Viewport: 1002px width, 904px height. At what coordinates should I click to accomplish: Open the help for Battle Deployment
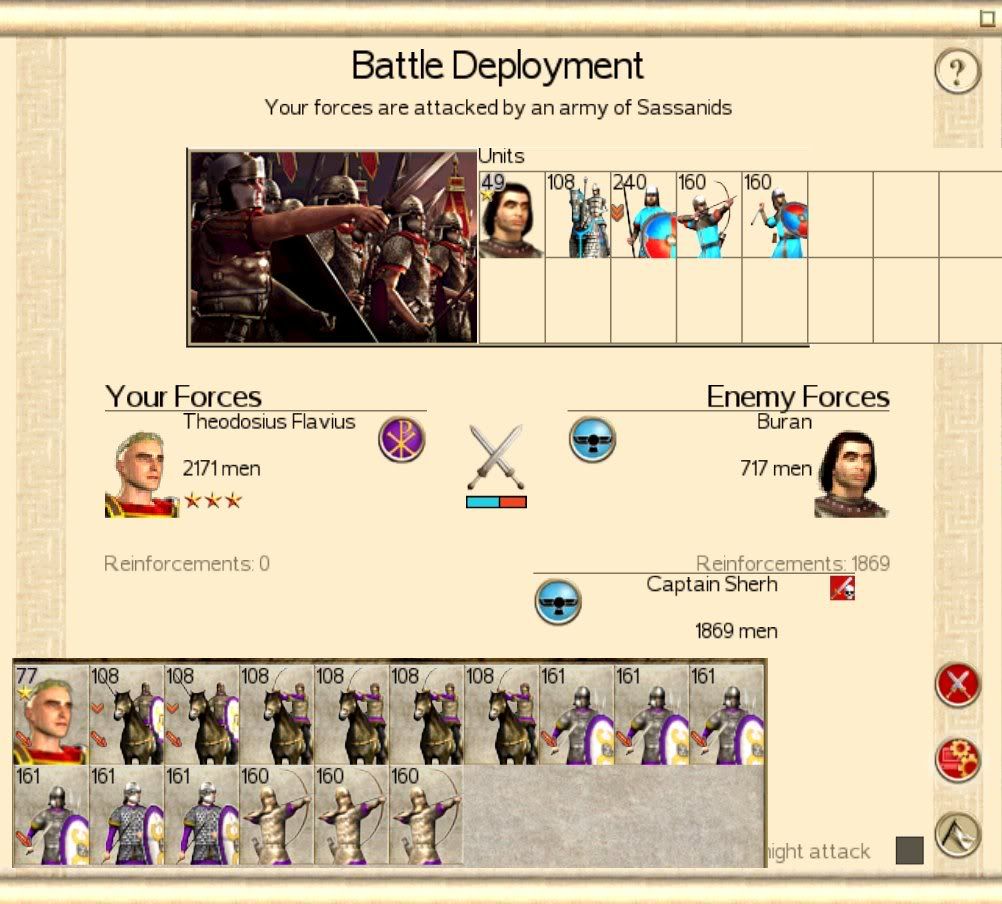957,72
